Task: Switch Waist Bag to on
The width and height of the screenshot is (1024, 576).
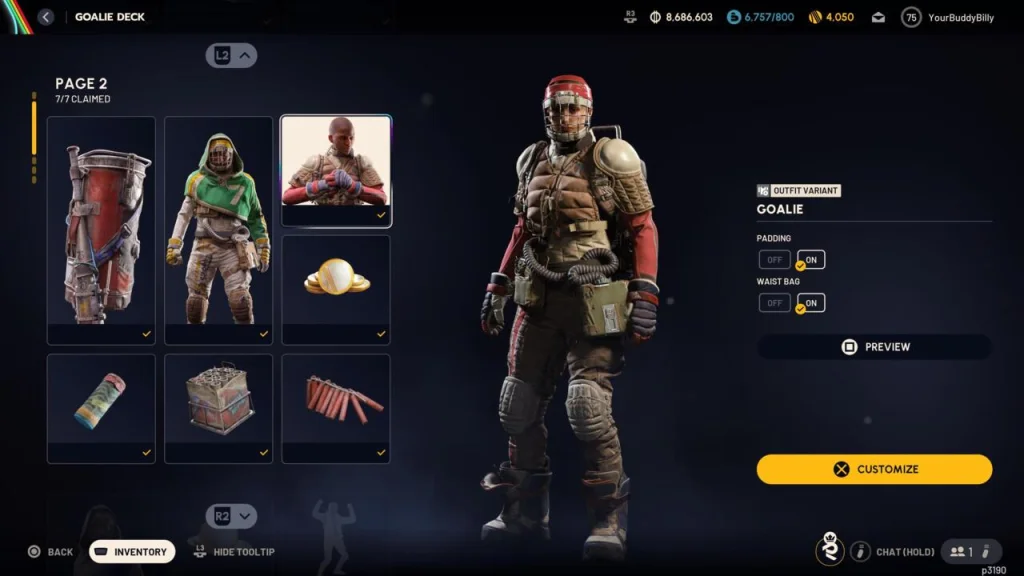Action: [811, 303]
